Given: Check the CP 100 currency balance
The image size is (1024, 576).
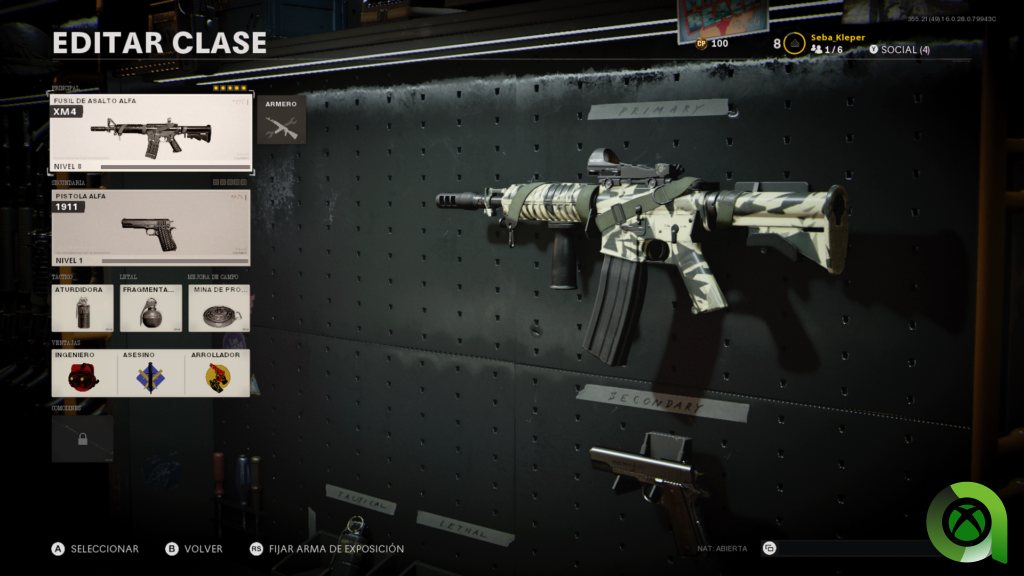Looking at the screenshot, I should [712, 43].
